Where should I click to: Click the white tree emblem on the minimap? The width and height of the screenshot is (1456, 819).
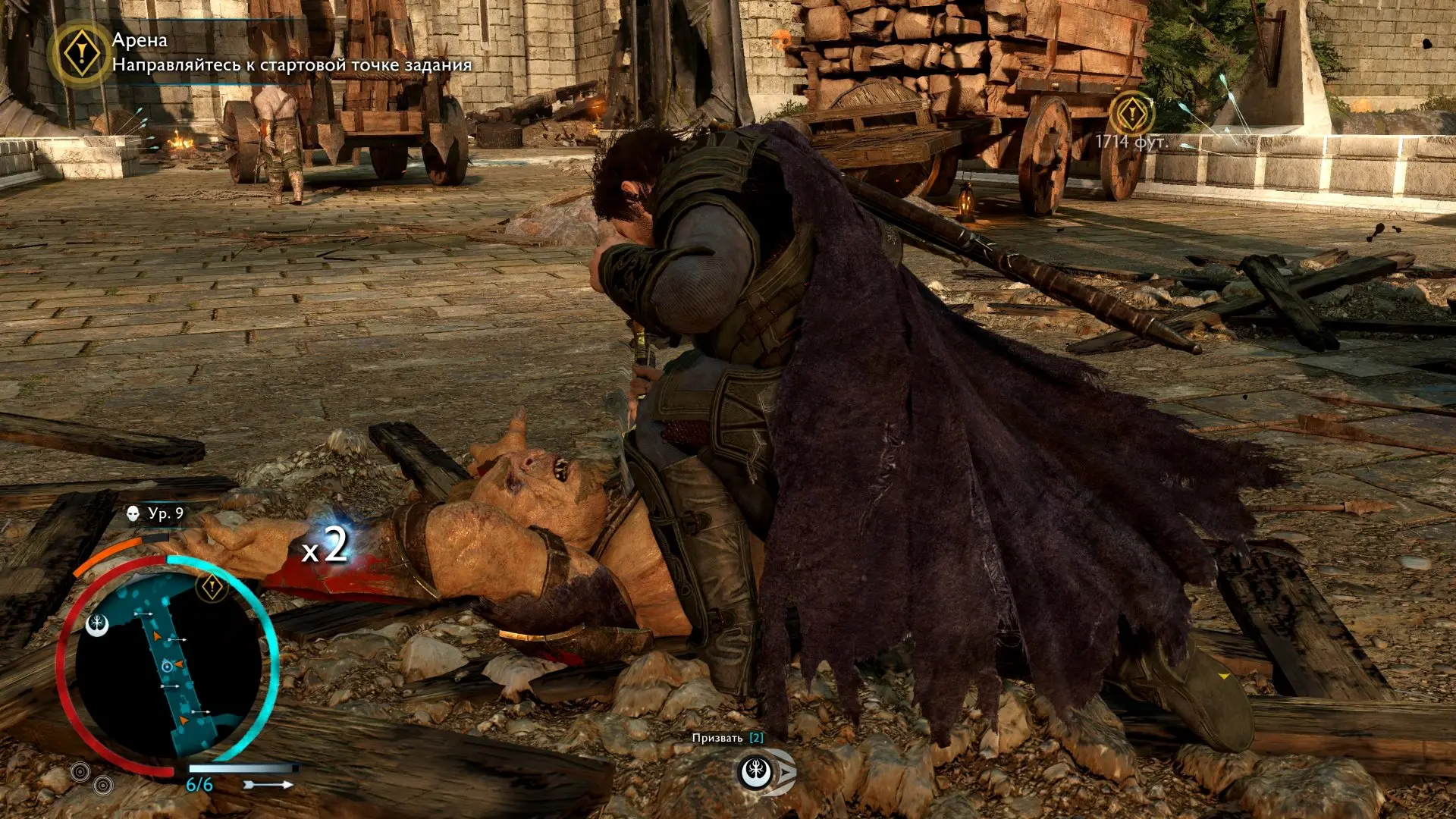click(98, 625)
